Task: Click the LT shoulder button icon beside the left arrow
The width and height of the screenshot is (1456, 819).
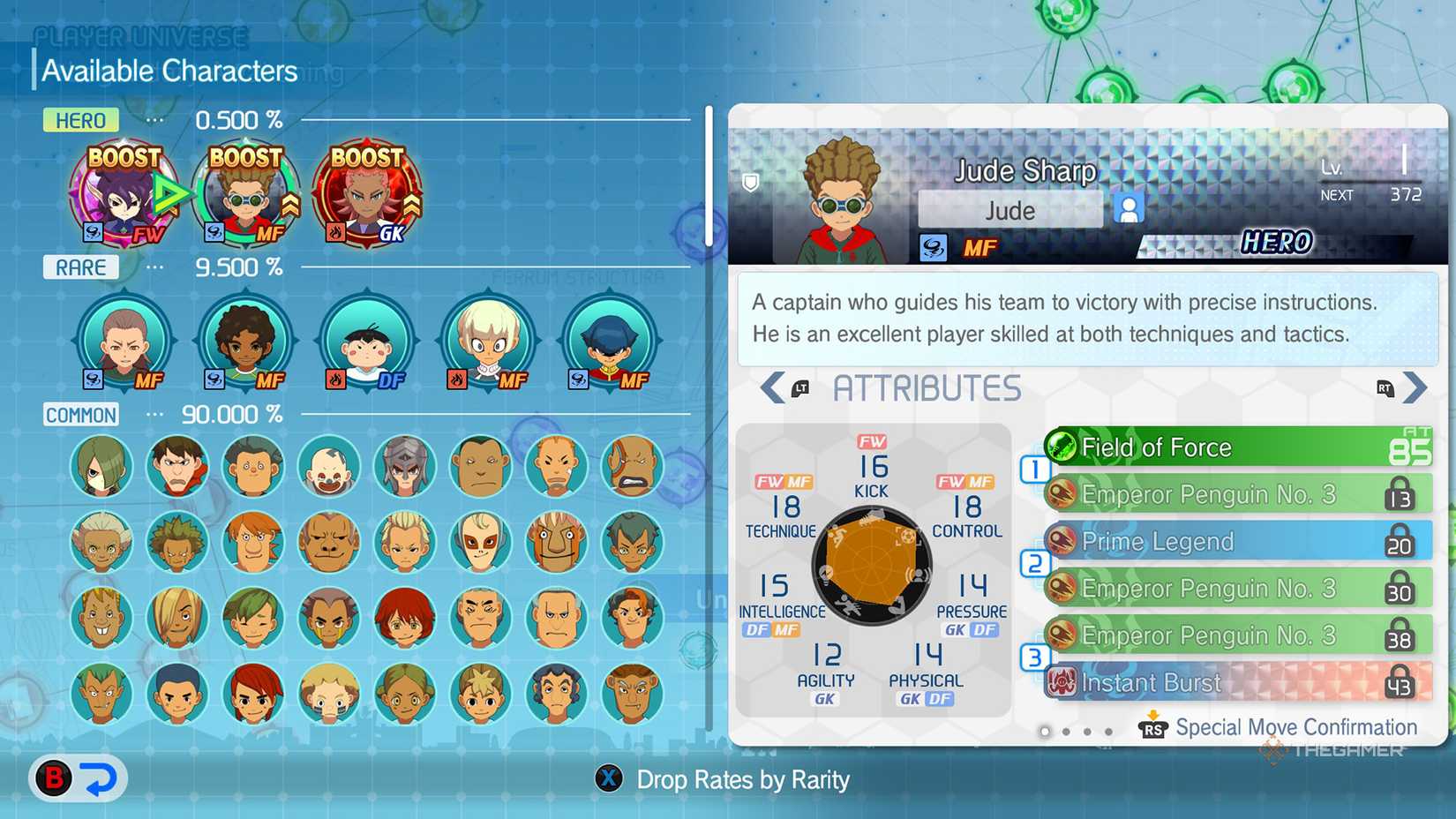Action: pyautogui.click(x=801, y=389)
